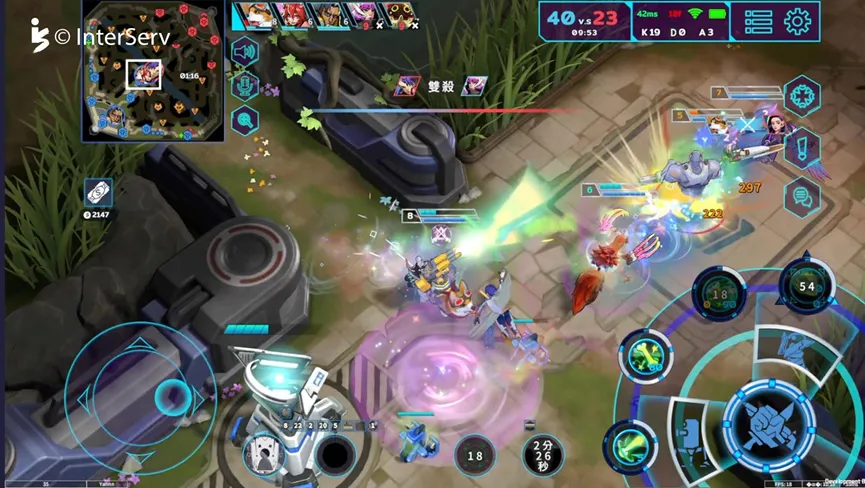Send the attack signal ping
The image size is (865, 488).
[802, 96]
